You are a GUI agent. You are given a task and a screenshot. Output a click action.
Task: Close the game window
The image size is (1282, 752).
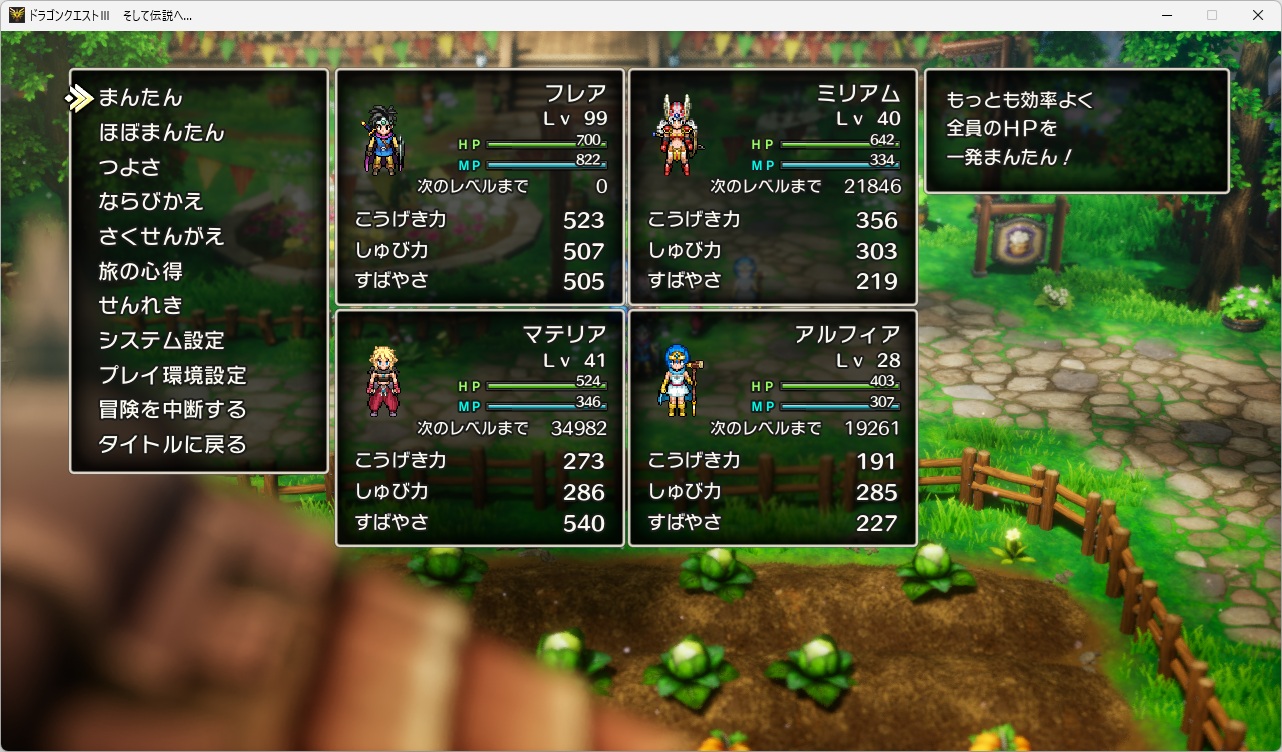click(1258, 15)
